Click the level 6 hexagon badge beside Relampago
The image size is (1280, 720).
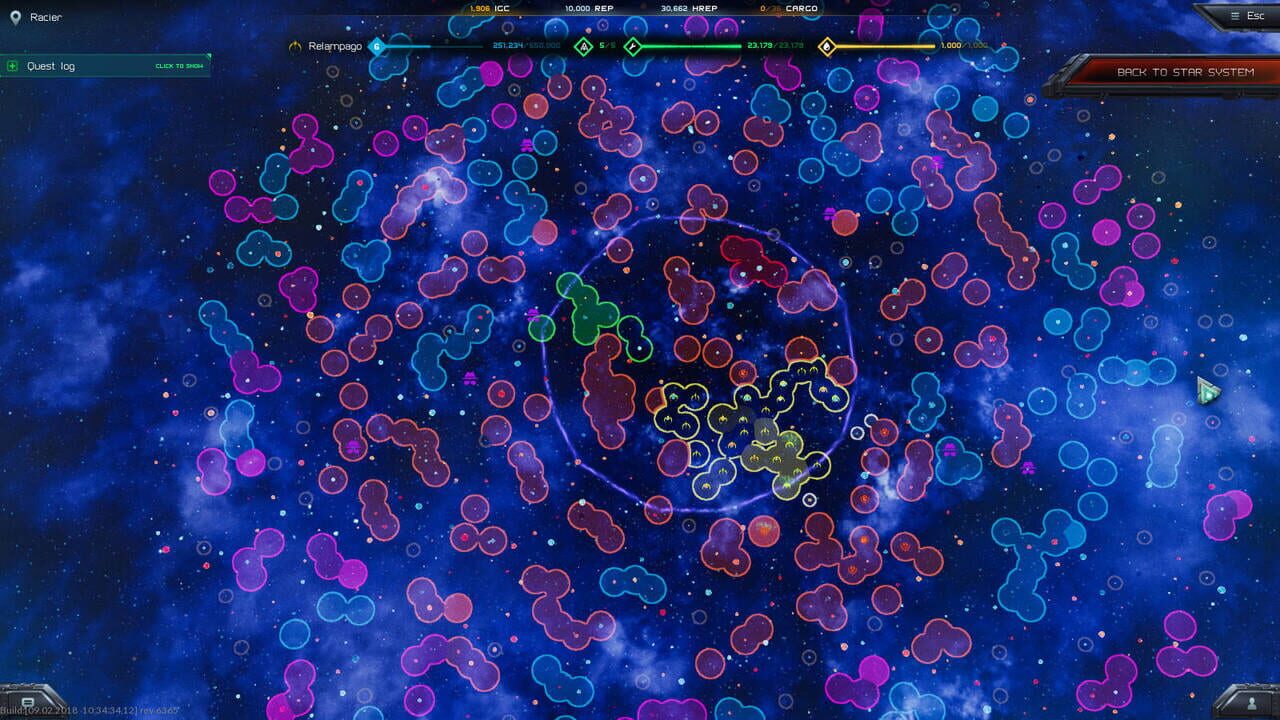[x=376, y=45]
